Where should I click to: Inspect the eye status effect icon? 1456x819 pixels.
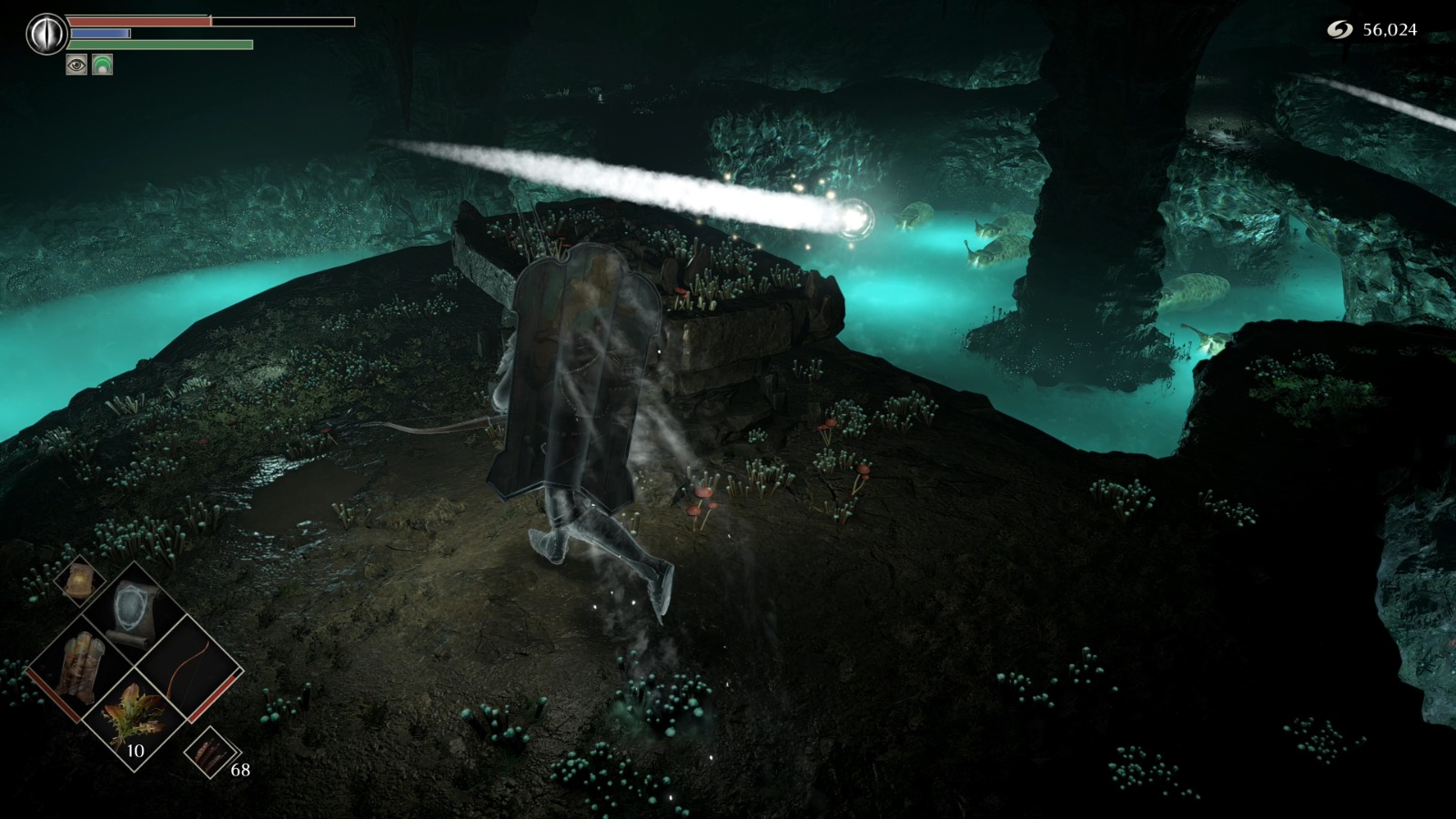point(76,64)
